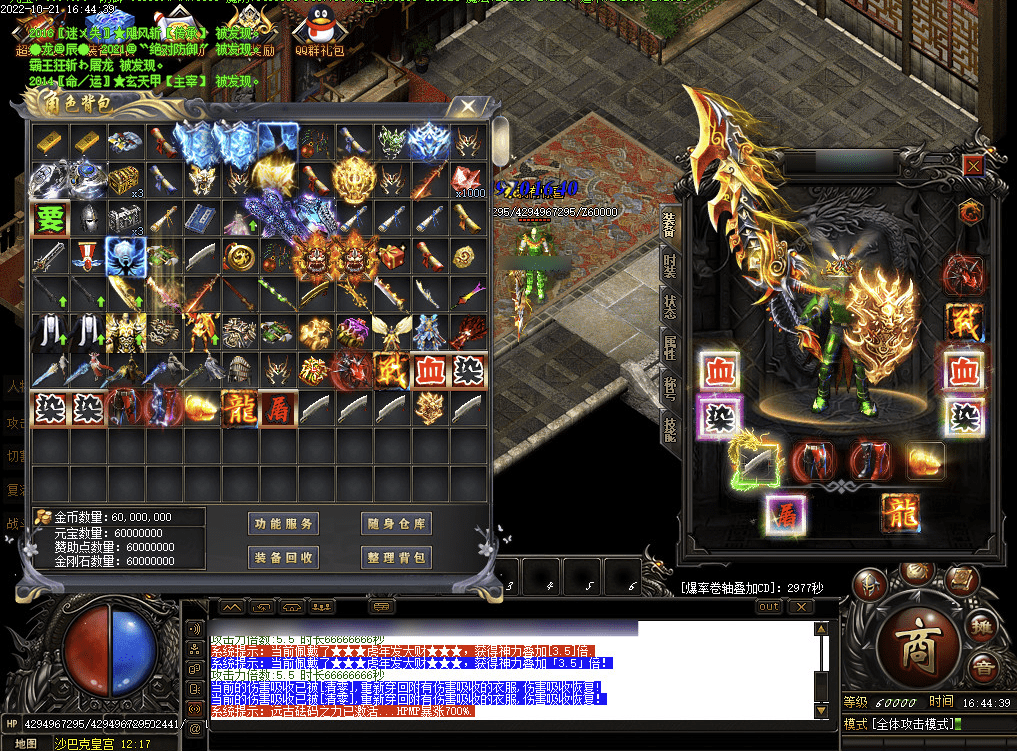Open the 技能 skills tab
1017x751 pixels.
click(670, 427)
